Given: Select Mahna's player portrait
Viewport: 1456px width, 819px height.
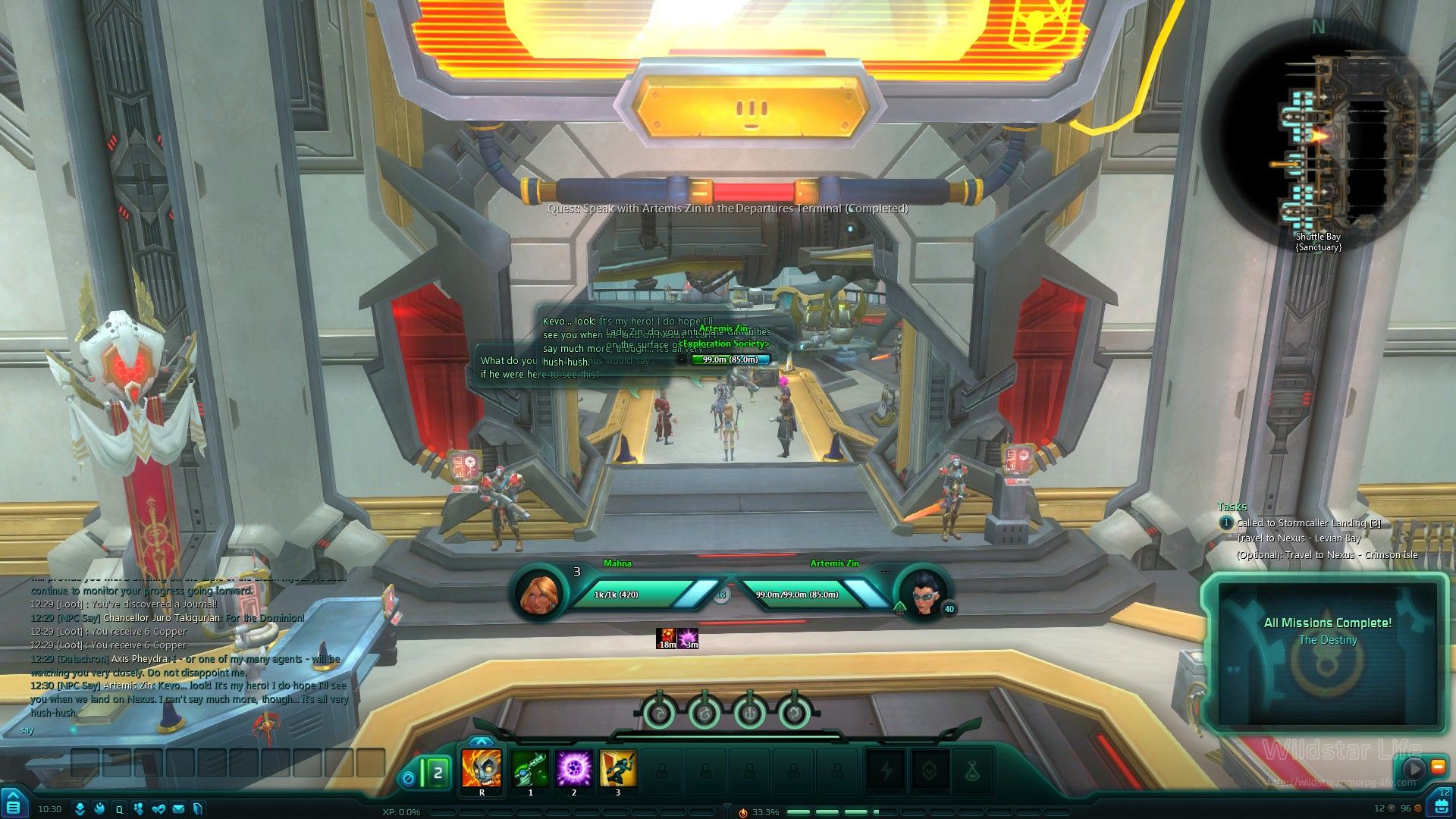Looking at the screenshot, I should [x=539, y=594].
